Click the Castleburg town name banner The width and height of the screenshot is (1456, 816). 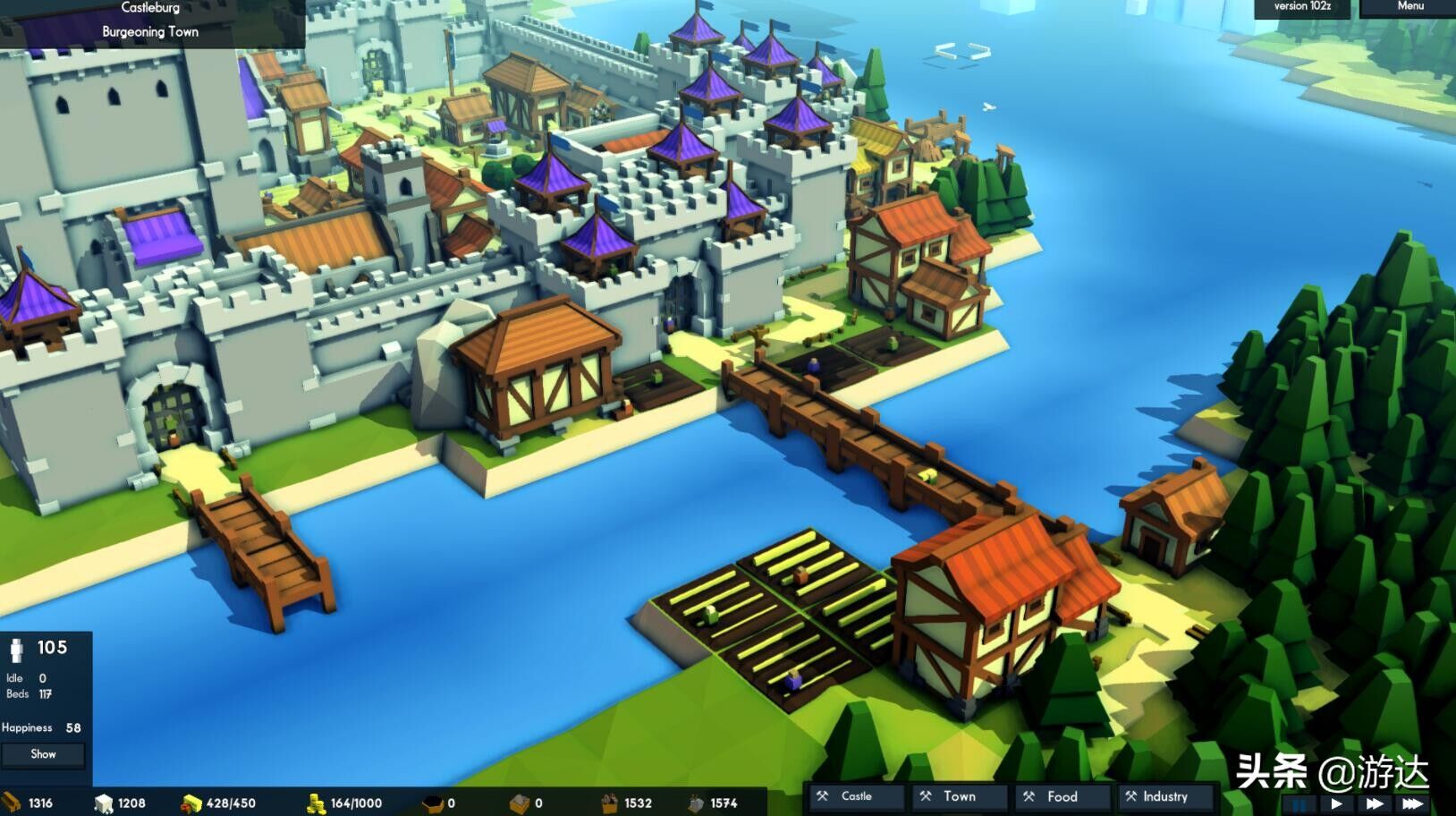coord(150,8)
